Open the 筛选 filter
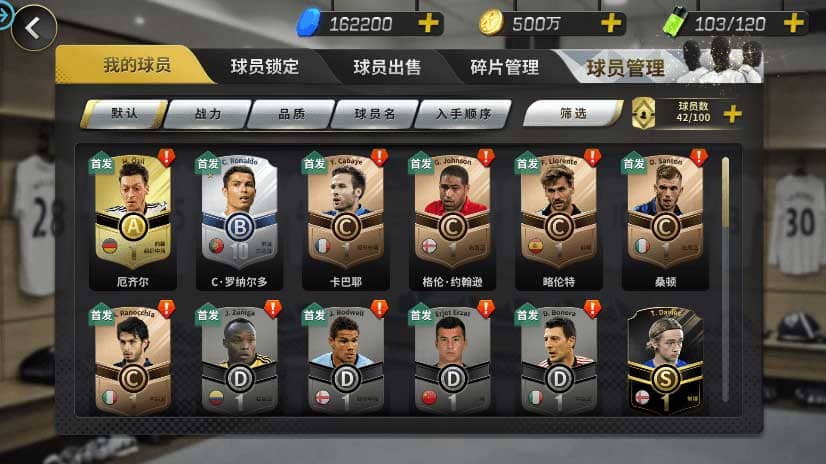The height and width of the screenshot is (464, 826). pos(573,114)
